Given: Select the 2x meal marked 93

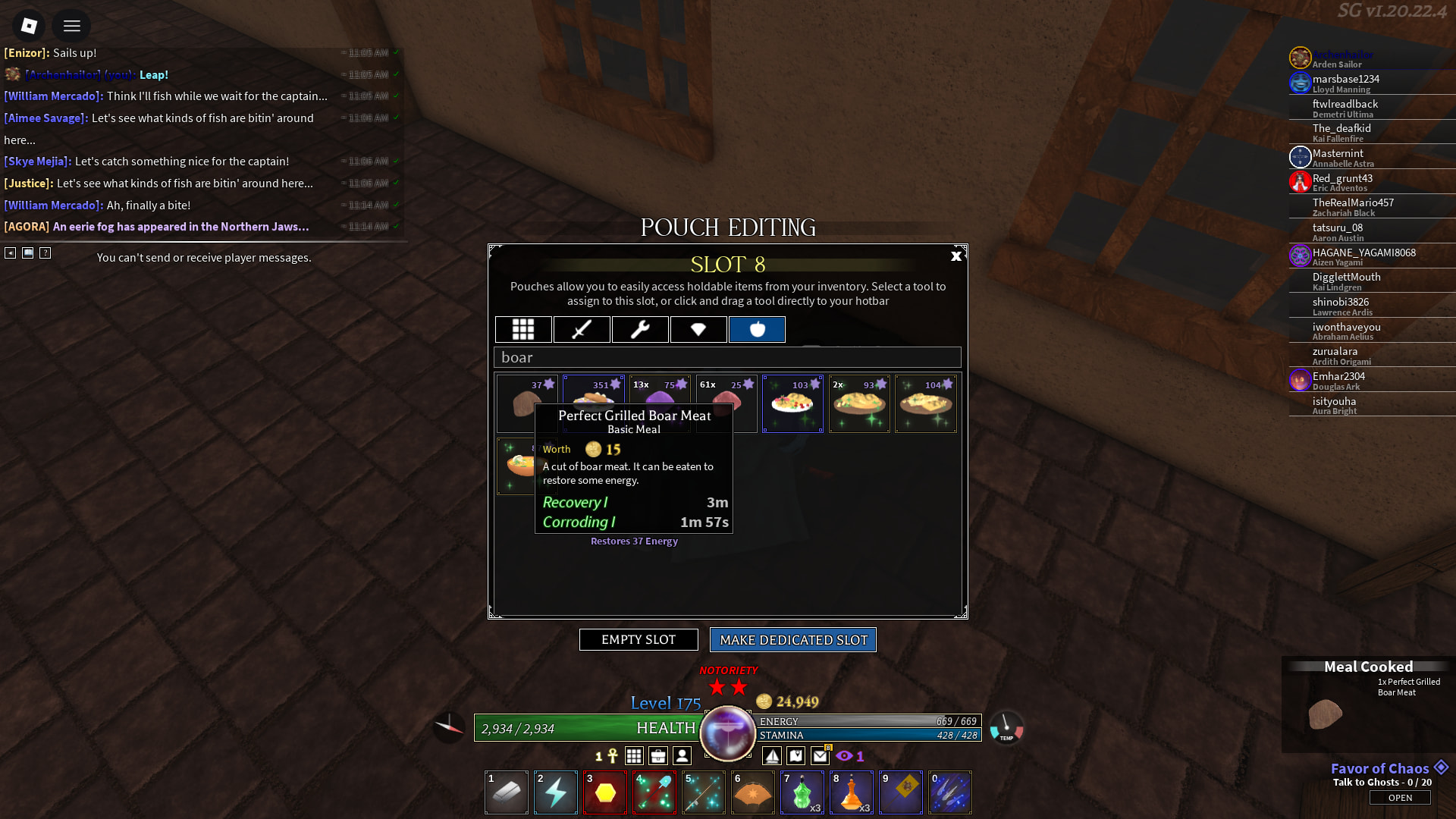Looking at the screenshot, I should pos(859,404).
